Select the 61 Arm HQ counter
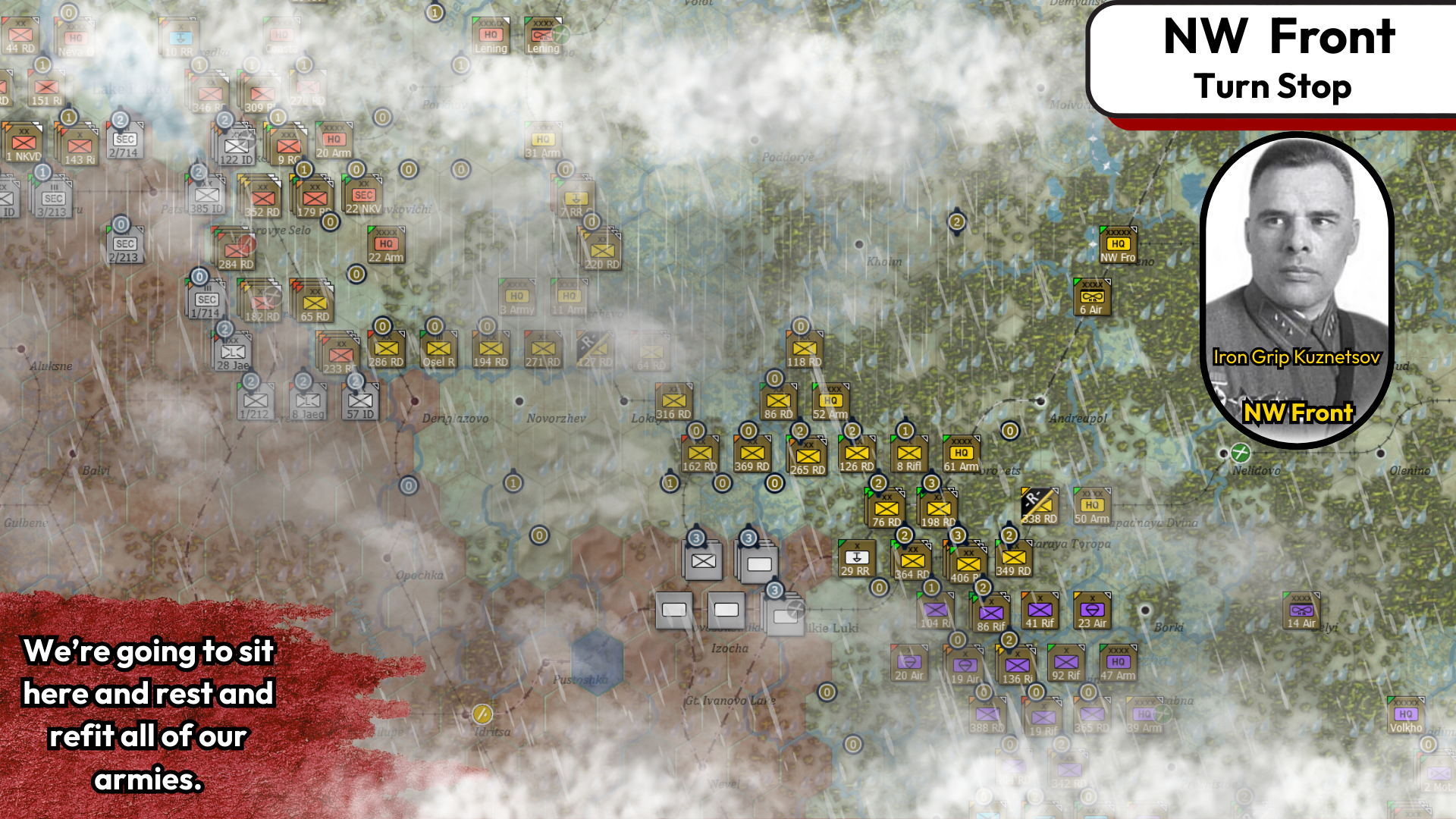Image resolution: width=1456 pixels, height=819 pixels. click(960, 453)
